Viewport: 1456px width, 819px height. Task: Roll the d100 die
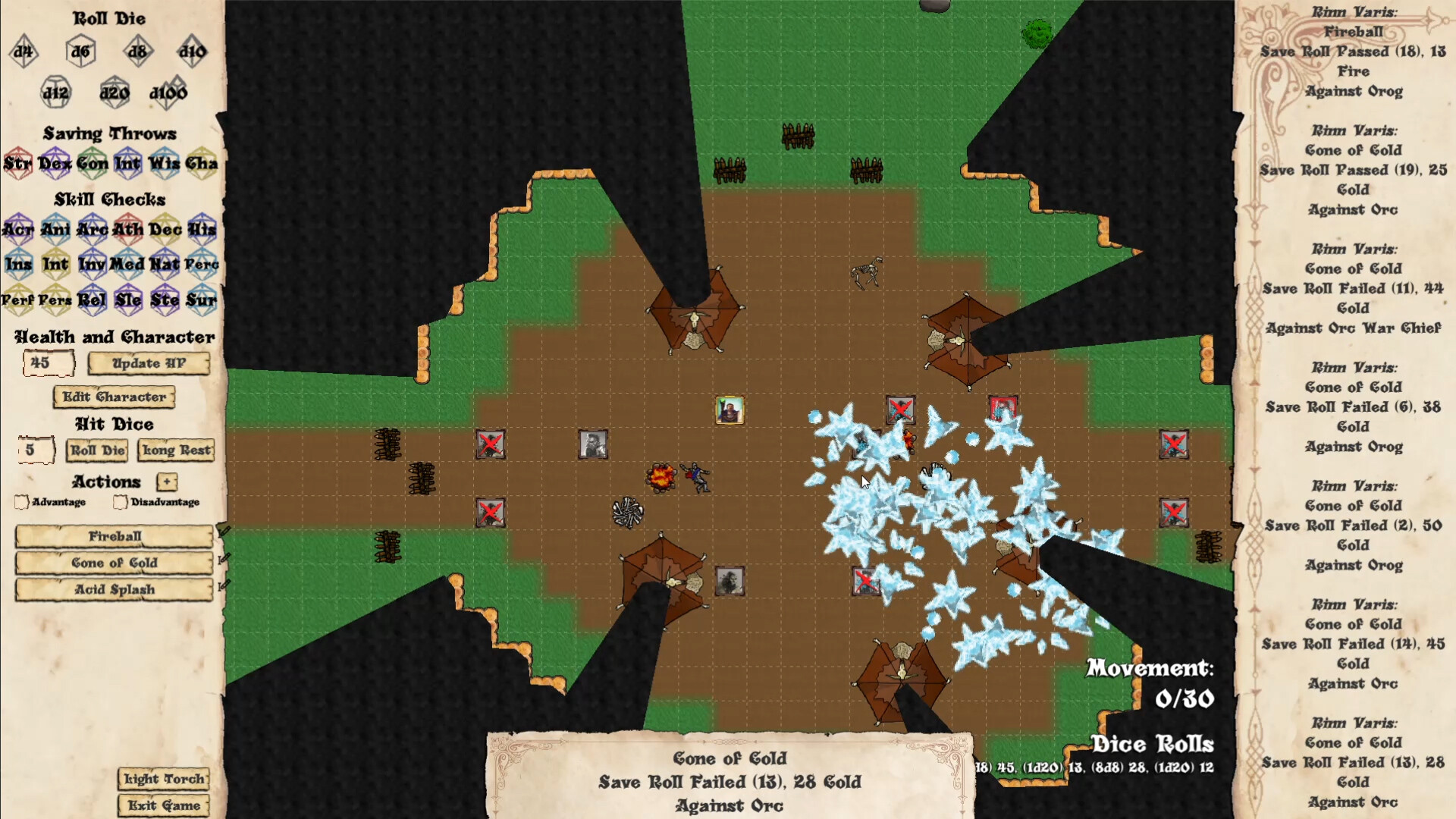(x=168, y=93)
